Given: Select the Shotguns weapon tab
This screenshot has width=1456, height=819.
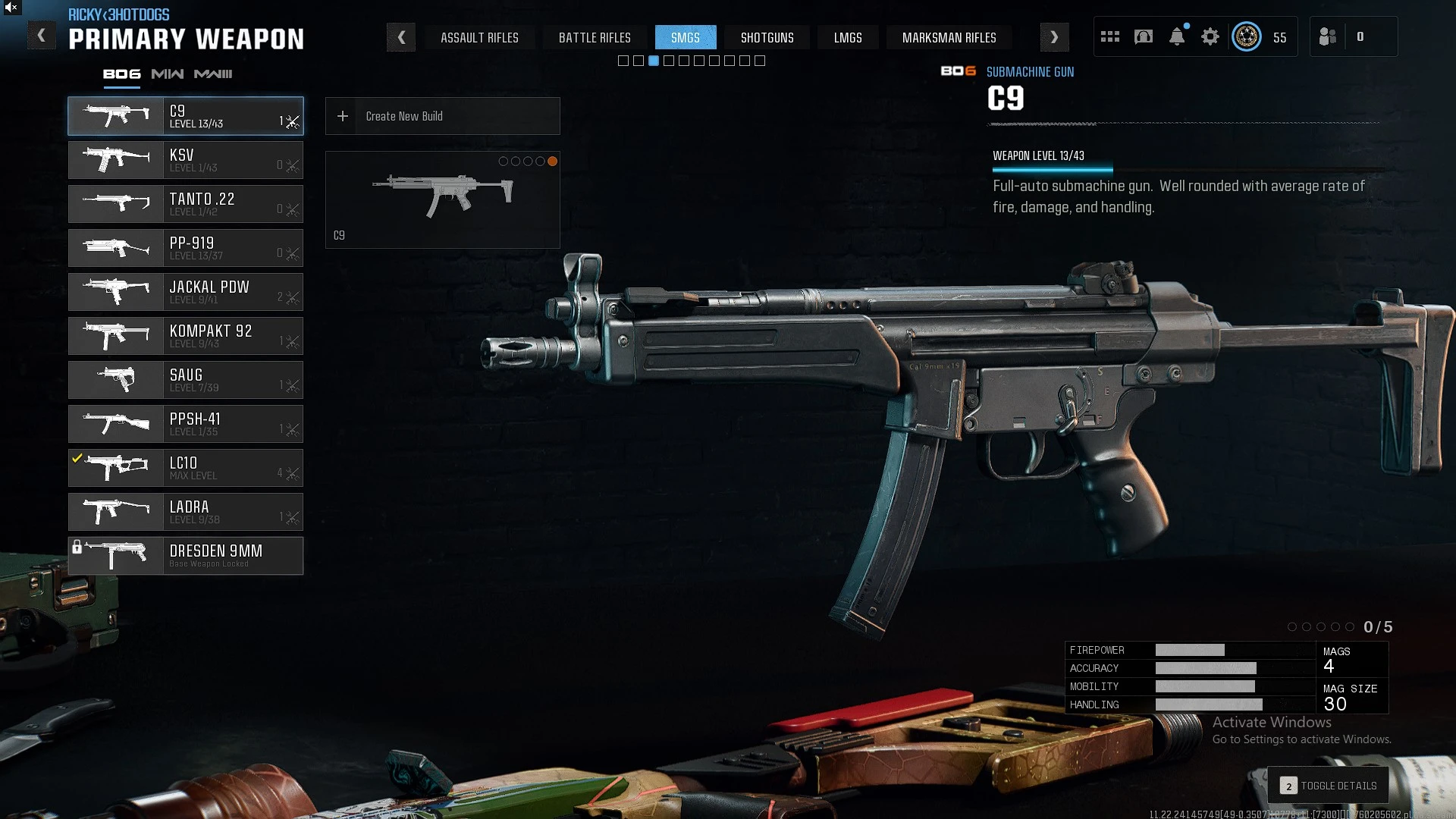Looking at the screenshot, I should click(767, 37).
